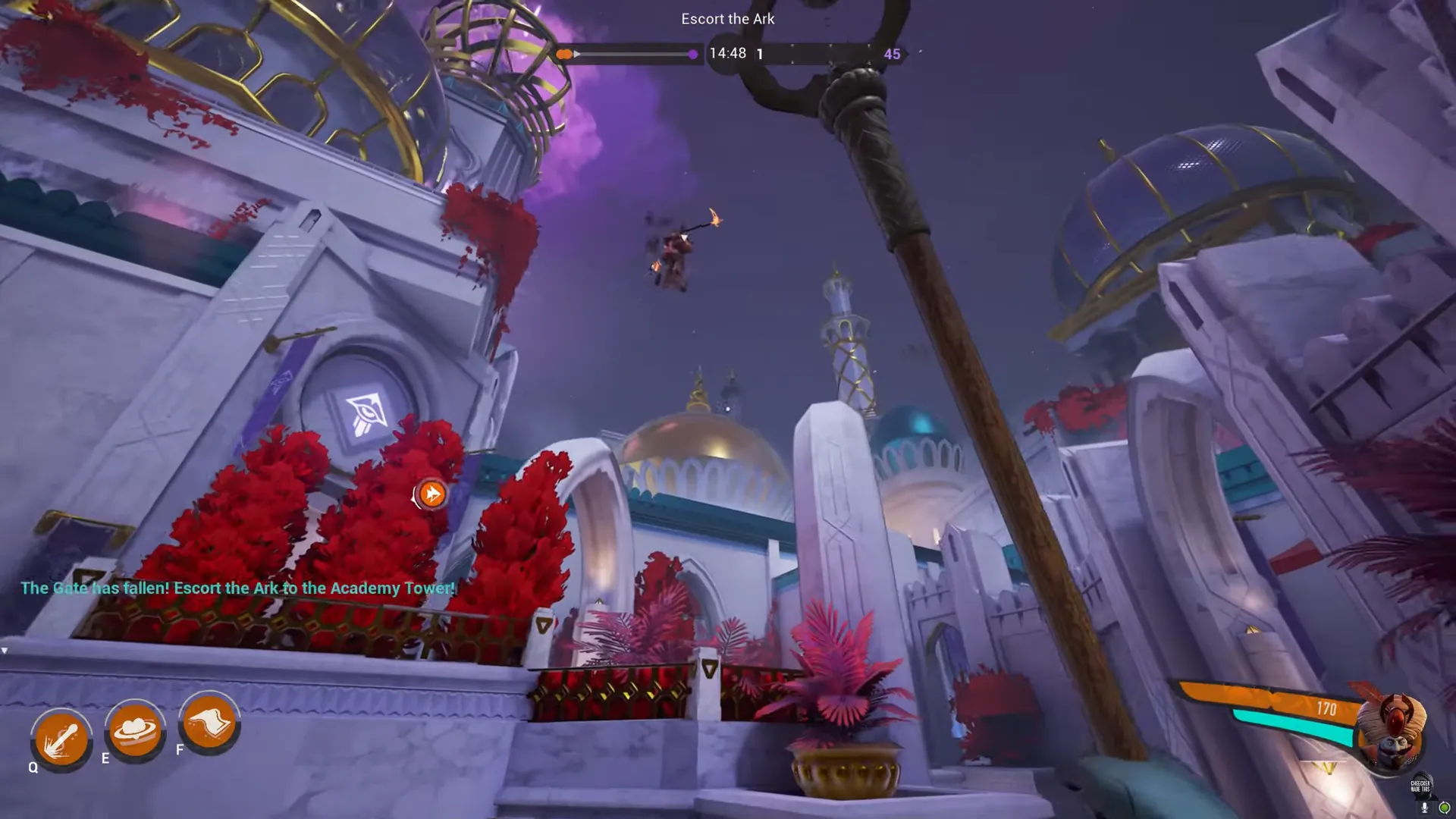Expand the match timer reading 14:48
Image resolution: width=1456 pixels, height=819 pixels.
click(x=728, y=53)
